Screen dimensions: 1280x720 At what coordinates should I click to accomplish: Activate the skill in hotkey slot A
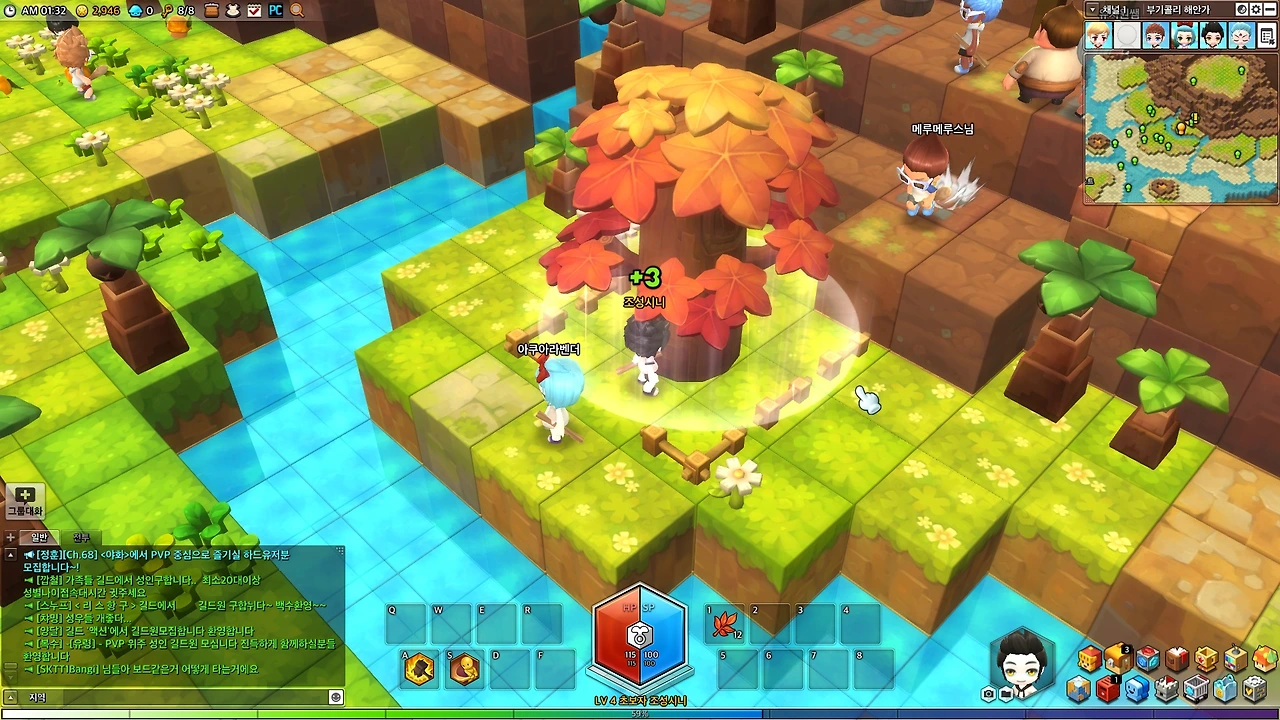pyautogui.click(x=420, y=668)
